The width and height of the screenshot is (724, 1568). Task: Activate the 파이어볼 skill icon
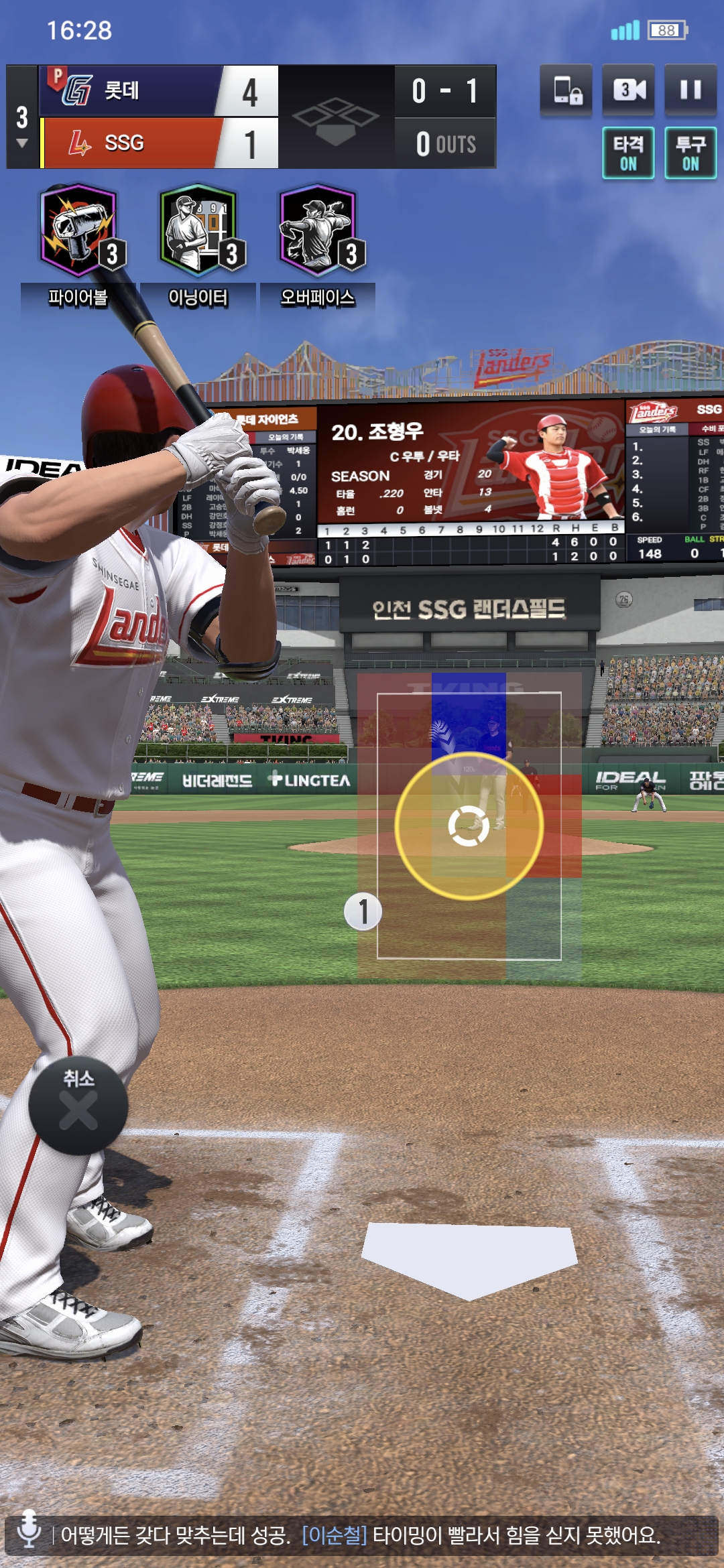[x=79, y=231]
